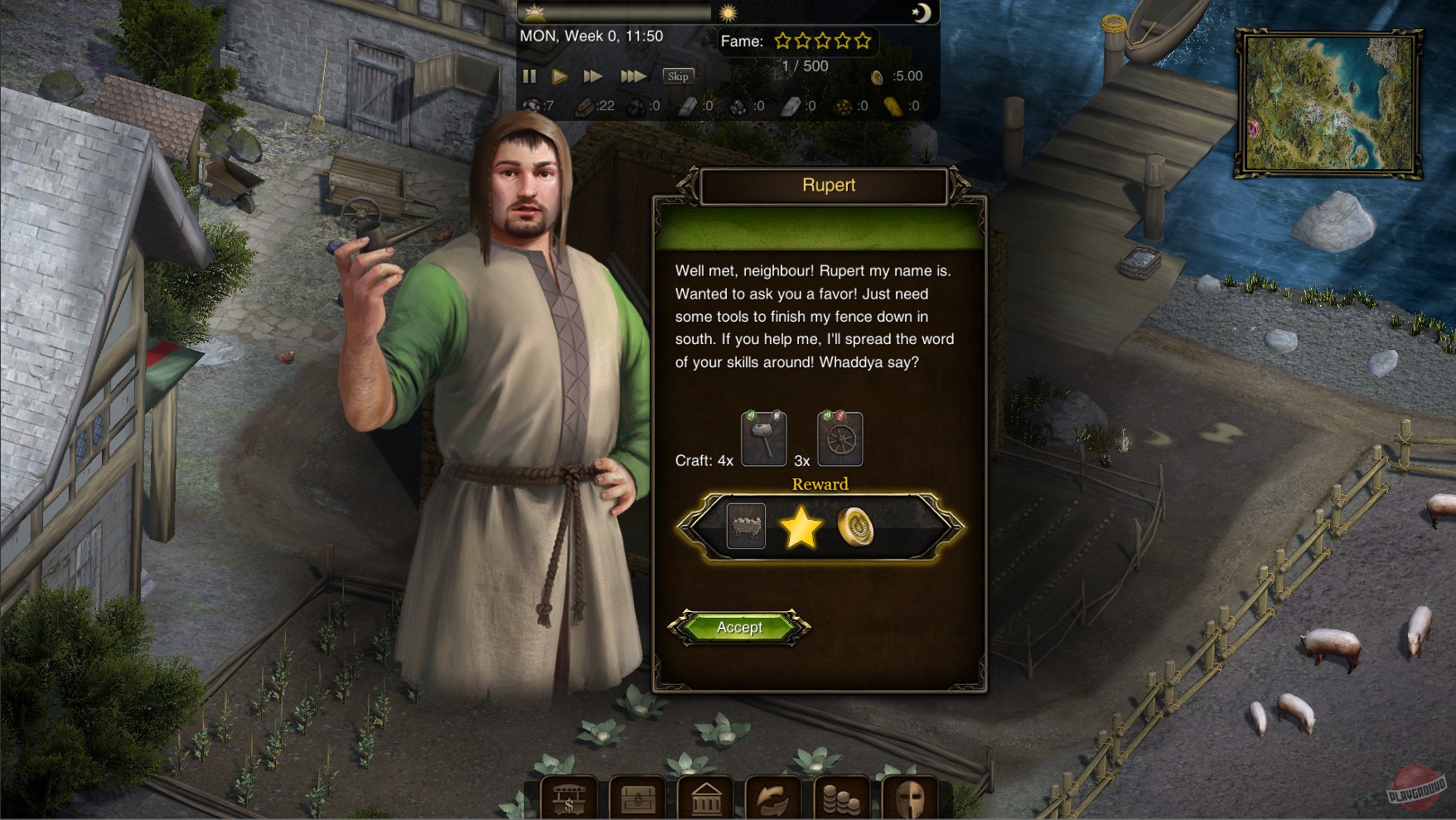This screenshot has width=1456, height=820.
Task: Pause the game time
Action: [530, 75]
